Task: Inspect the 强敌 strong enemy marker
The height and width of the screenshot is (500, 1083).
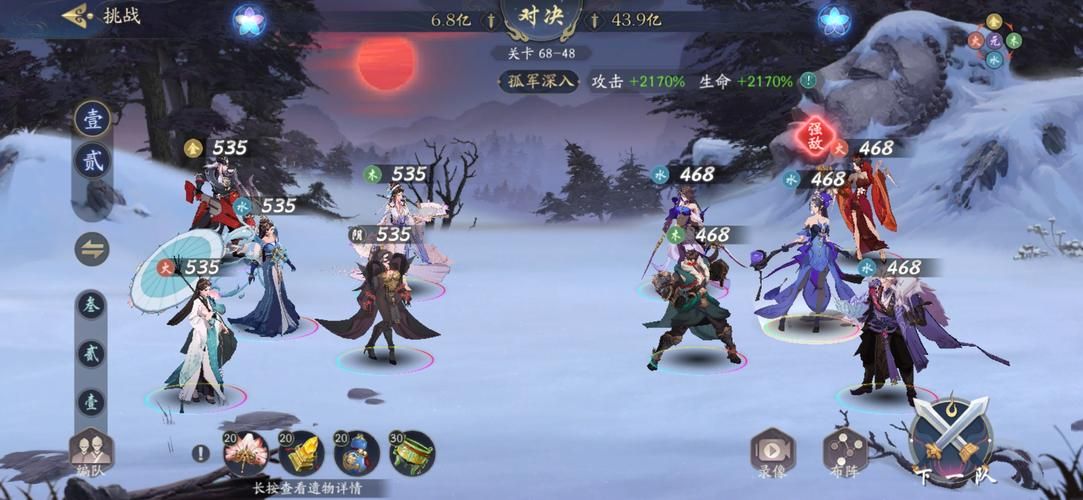Action: (815, 135)
